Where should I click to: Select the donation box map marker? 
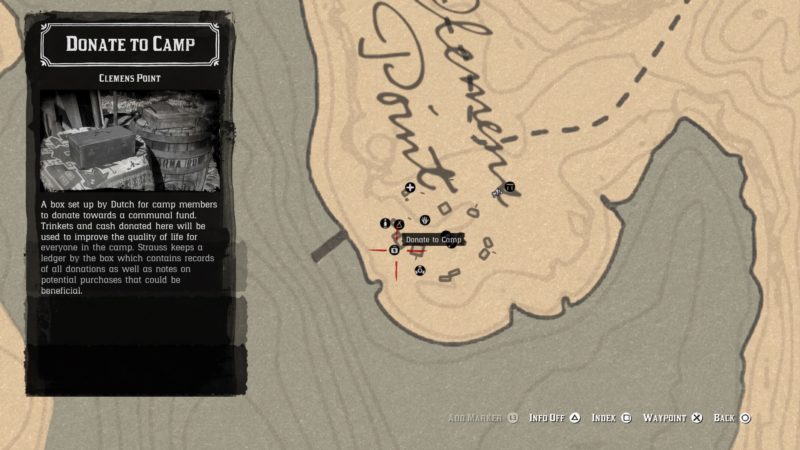pos(394,250)
